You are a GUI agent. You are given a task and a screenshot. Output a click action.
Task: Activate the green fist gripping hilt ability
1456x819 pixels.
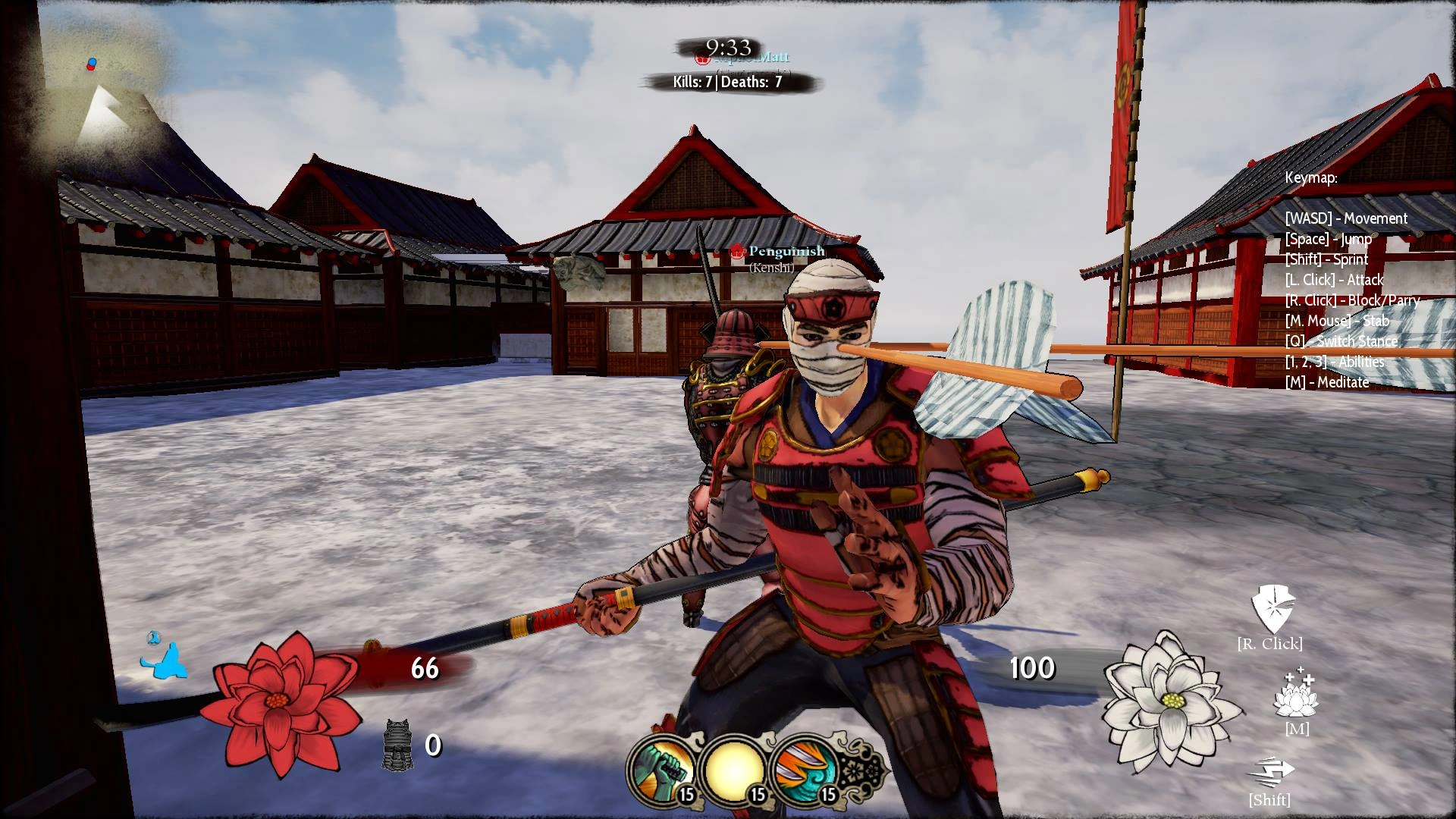662,768
